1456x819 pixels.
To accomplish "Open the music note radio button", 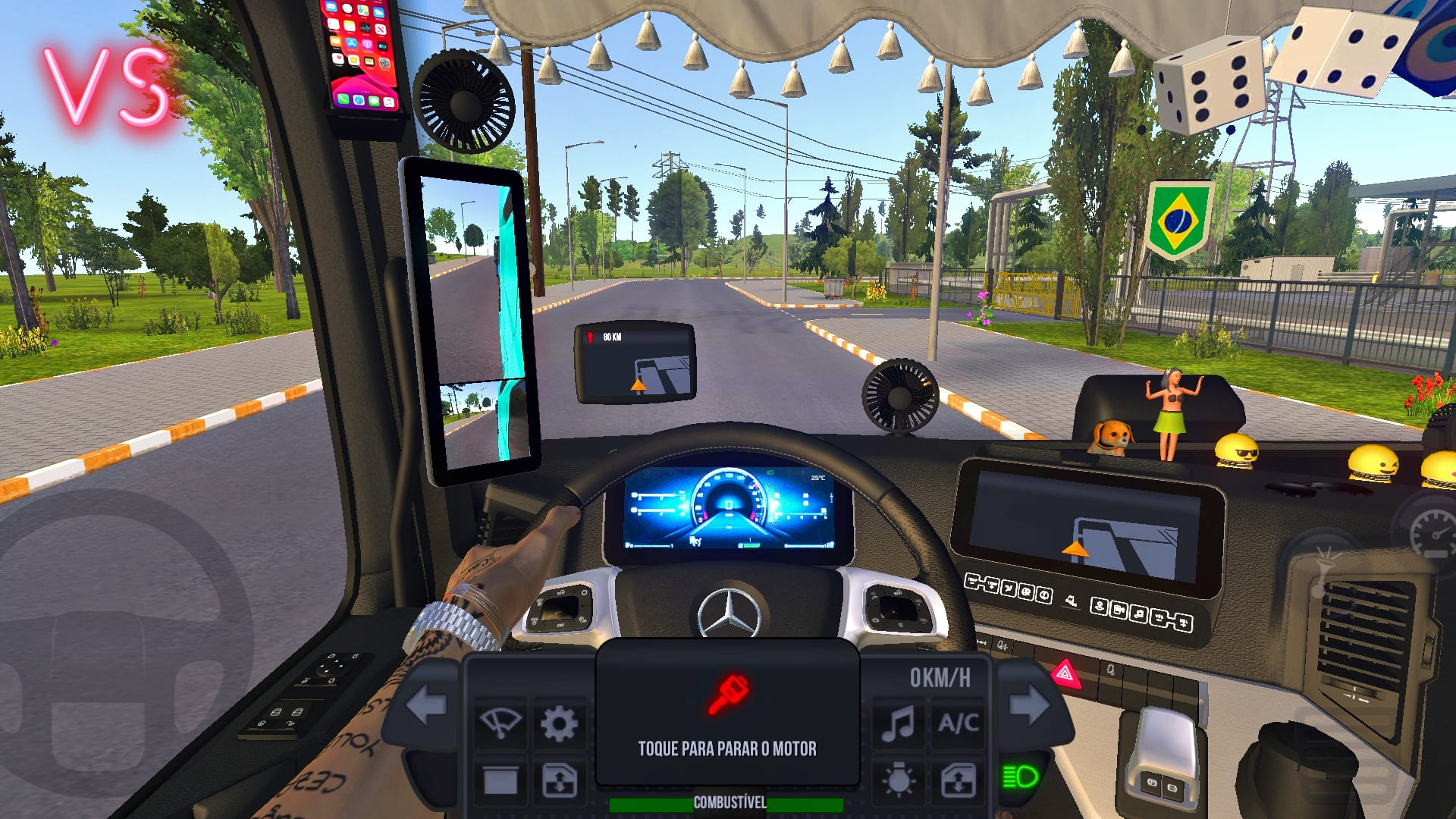I will pyautogui.click(x=898, y=723).
